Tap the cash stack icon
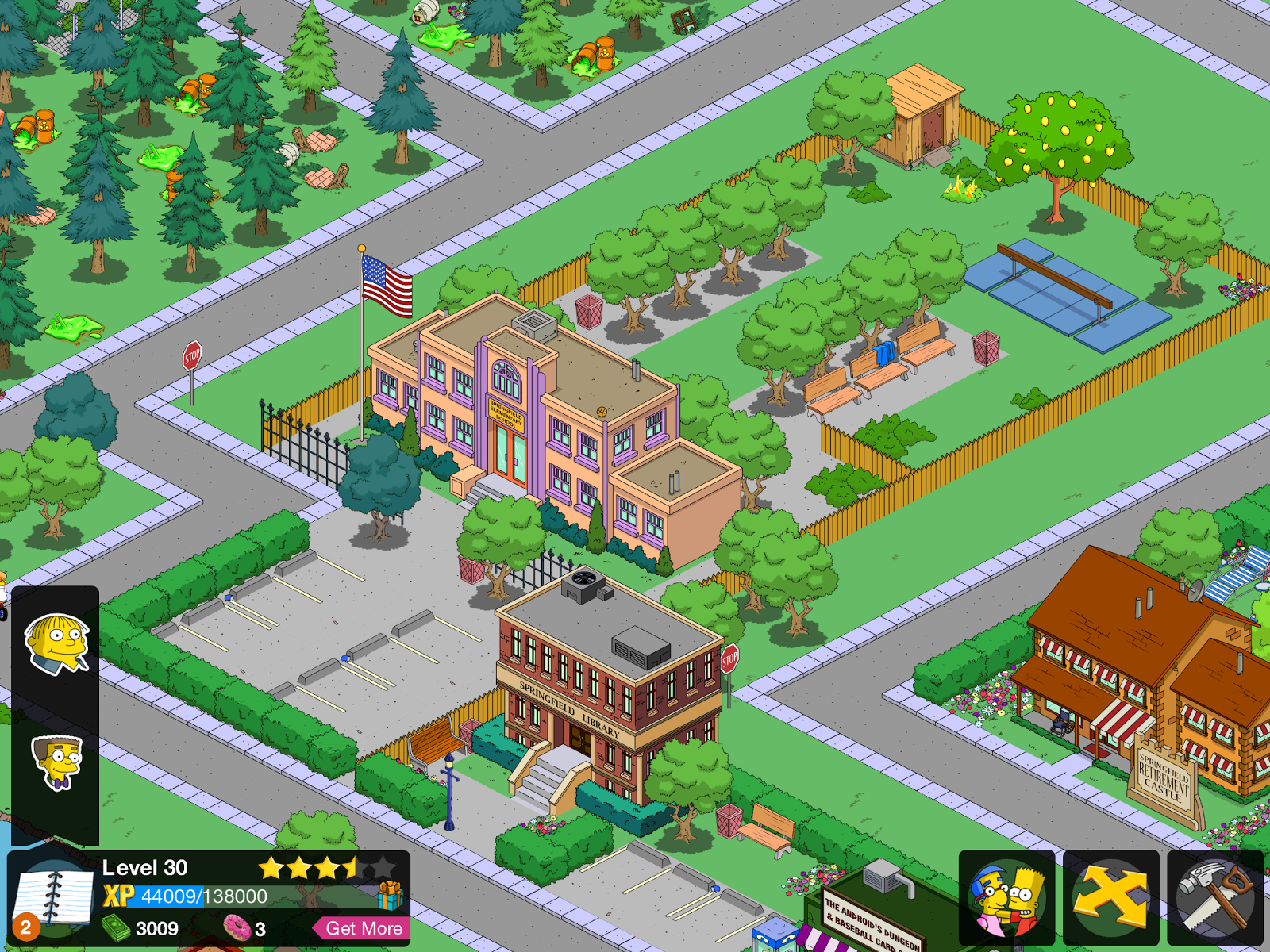 pos(116,927)
